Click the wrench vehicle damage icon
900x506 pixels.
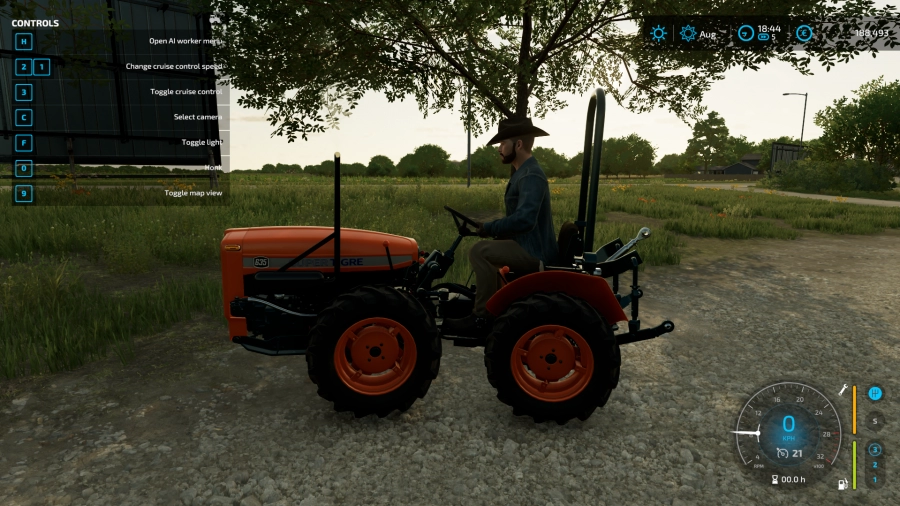843,389
